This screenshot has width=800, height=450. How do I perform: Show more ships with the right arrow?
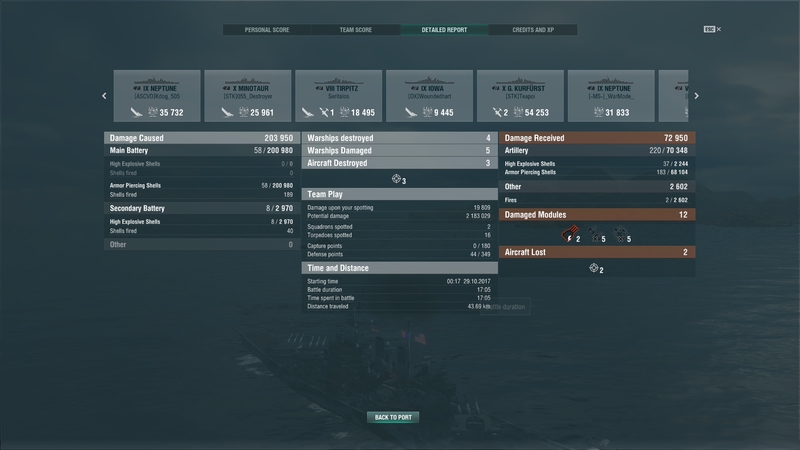(696, 96)
